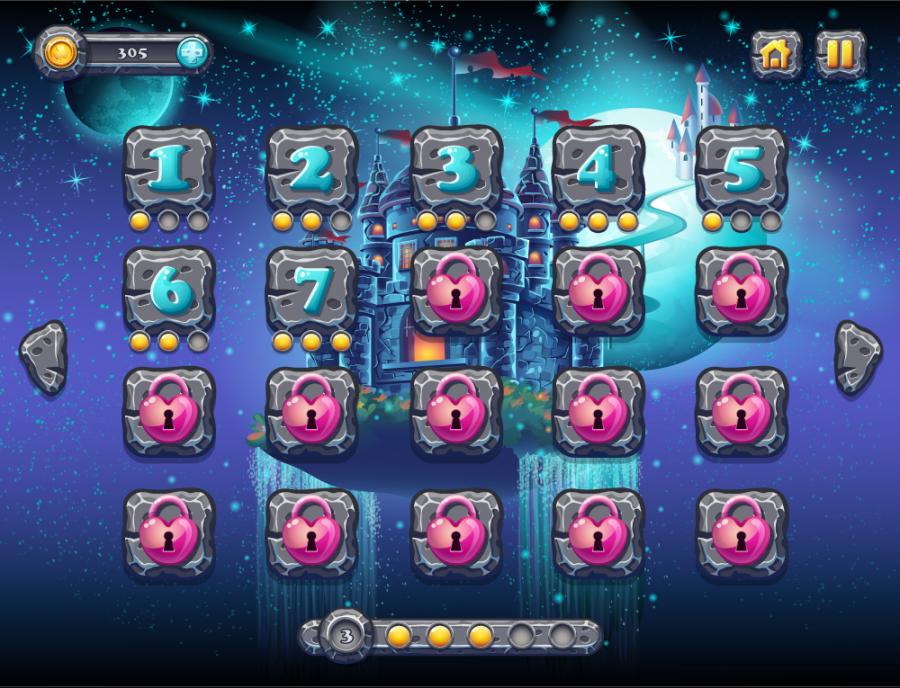Image resolution: width=900 pixels, height=688 pixels.
Task: Choose level 7 tile
Action: coord(311,289)
